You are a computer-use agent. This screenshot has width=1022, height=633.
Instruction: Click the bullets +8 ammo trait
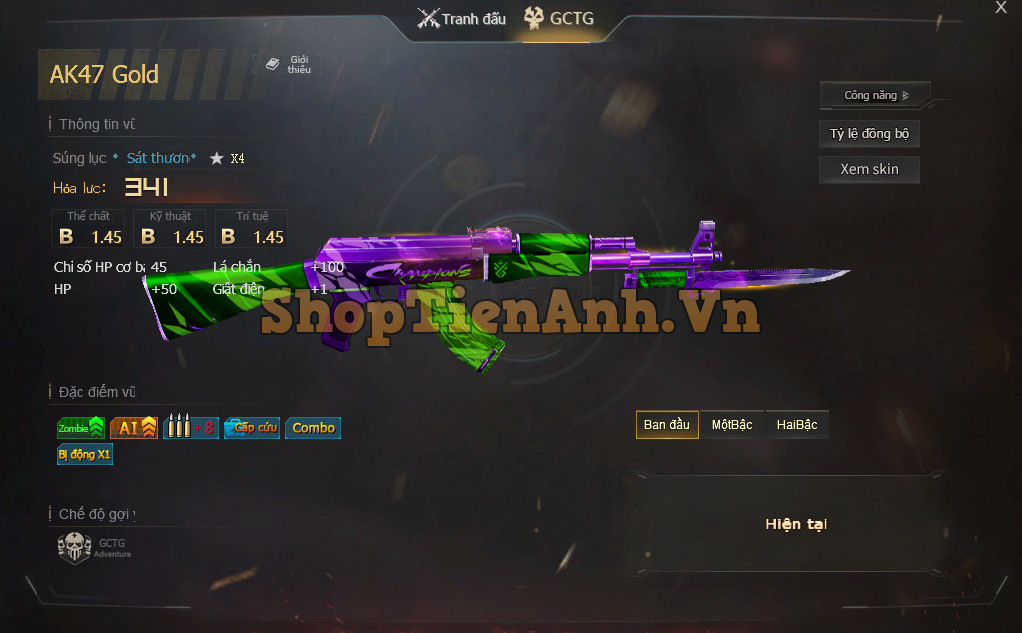pos(190,428)
